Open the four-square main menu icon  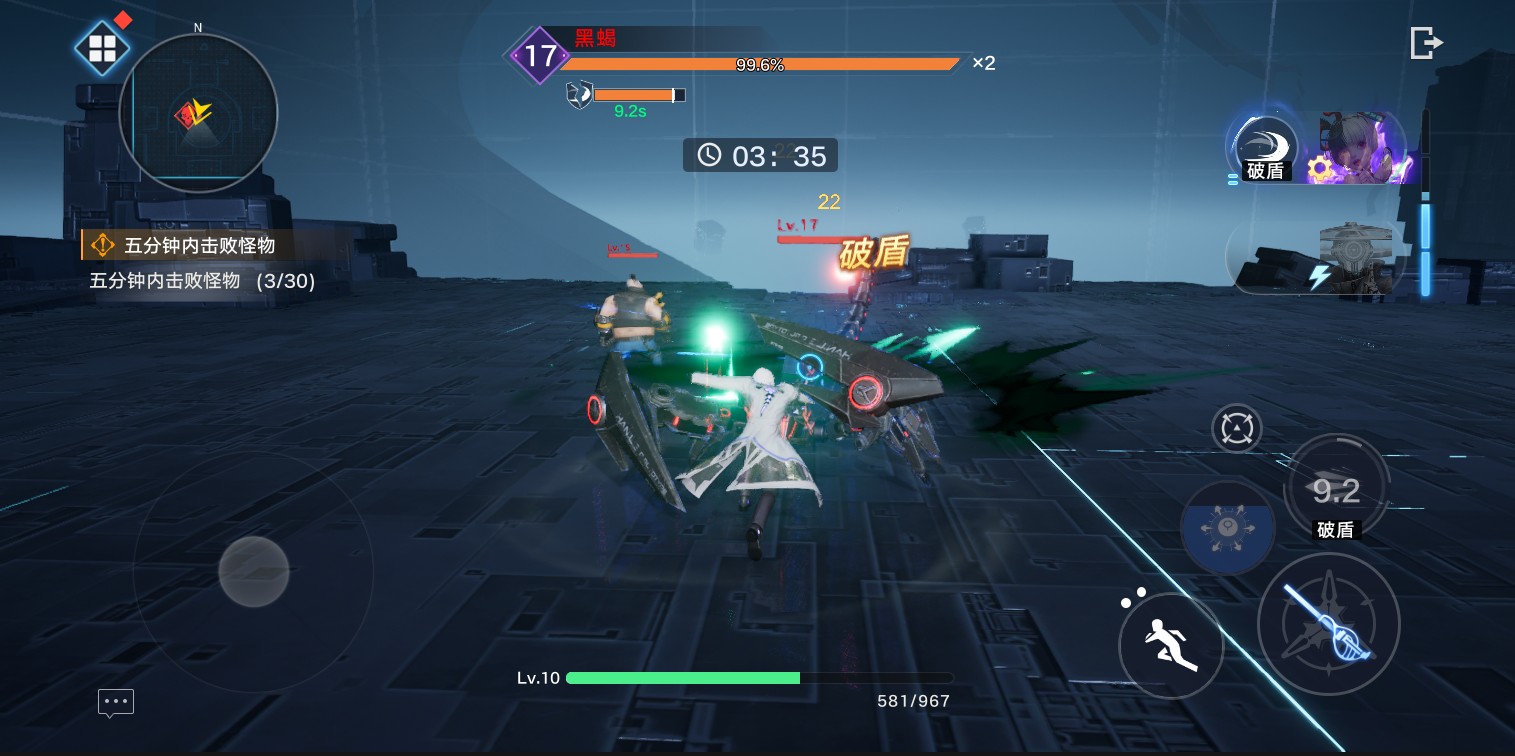tap(103, 48)
